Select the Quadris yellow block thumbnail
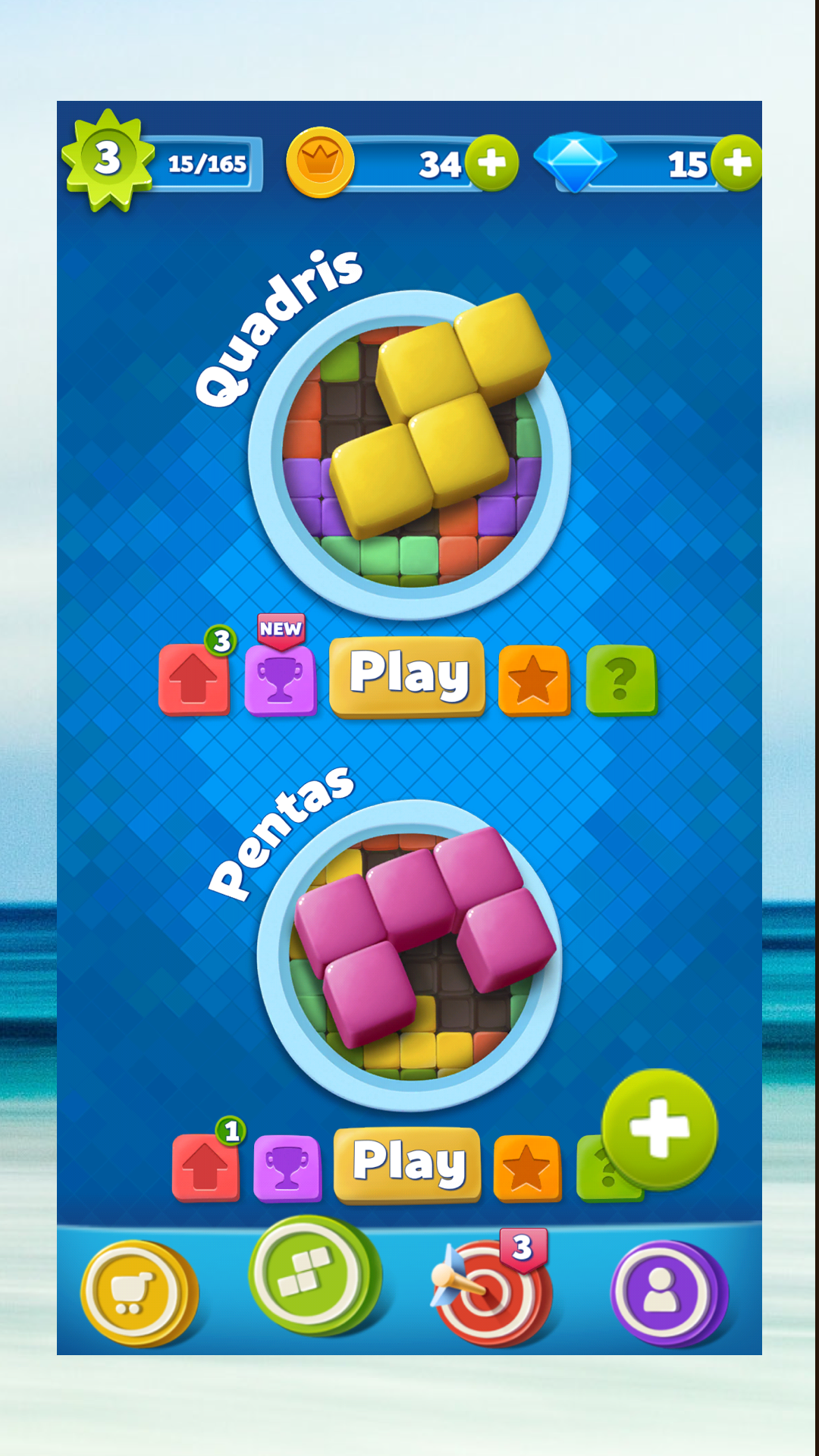Viewport: 819px width, 1456px height. coord(409,455)
